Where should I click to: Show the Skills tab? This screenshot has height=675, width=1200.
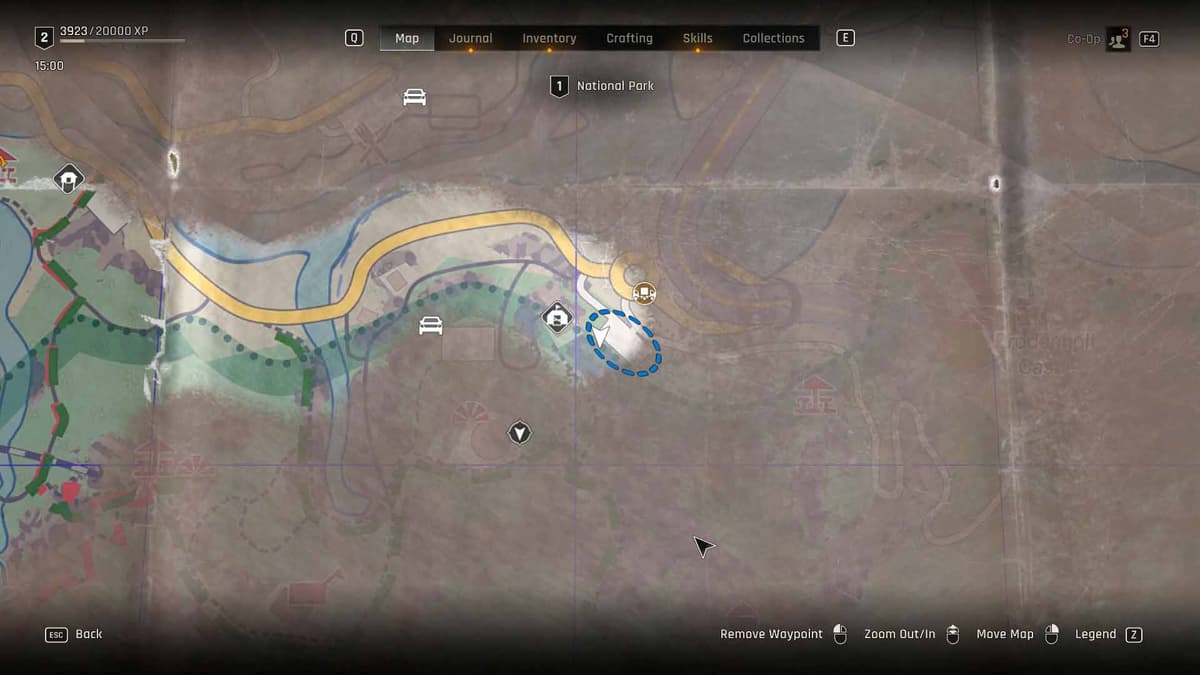tap(697, 38)
